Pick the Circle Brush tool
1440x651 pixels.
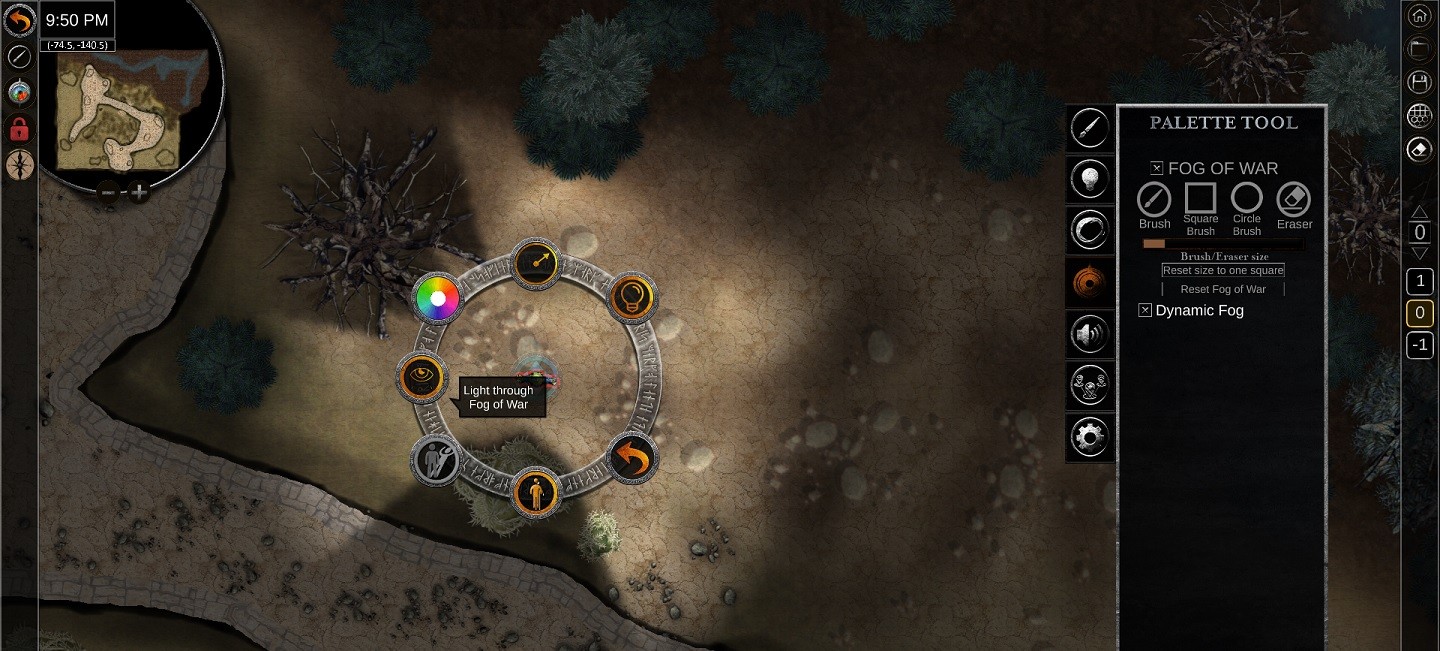(x=1247, y=198)
